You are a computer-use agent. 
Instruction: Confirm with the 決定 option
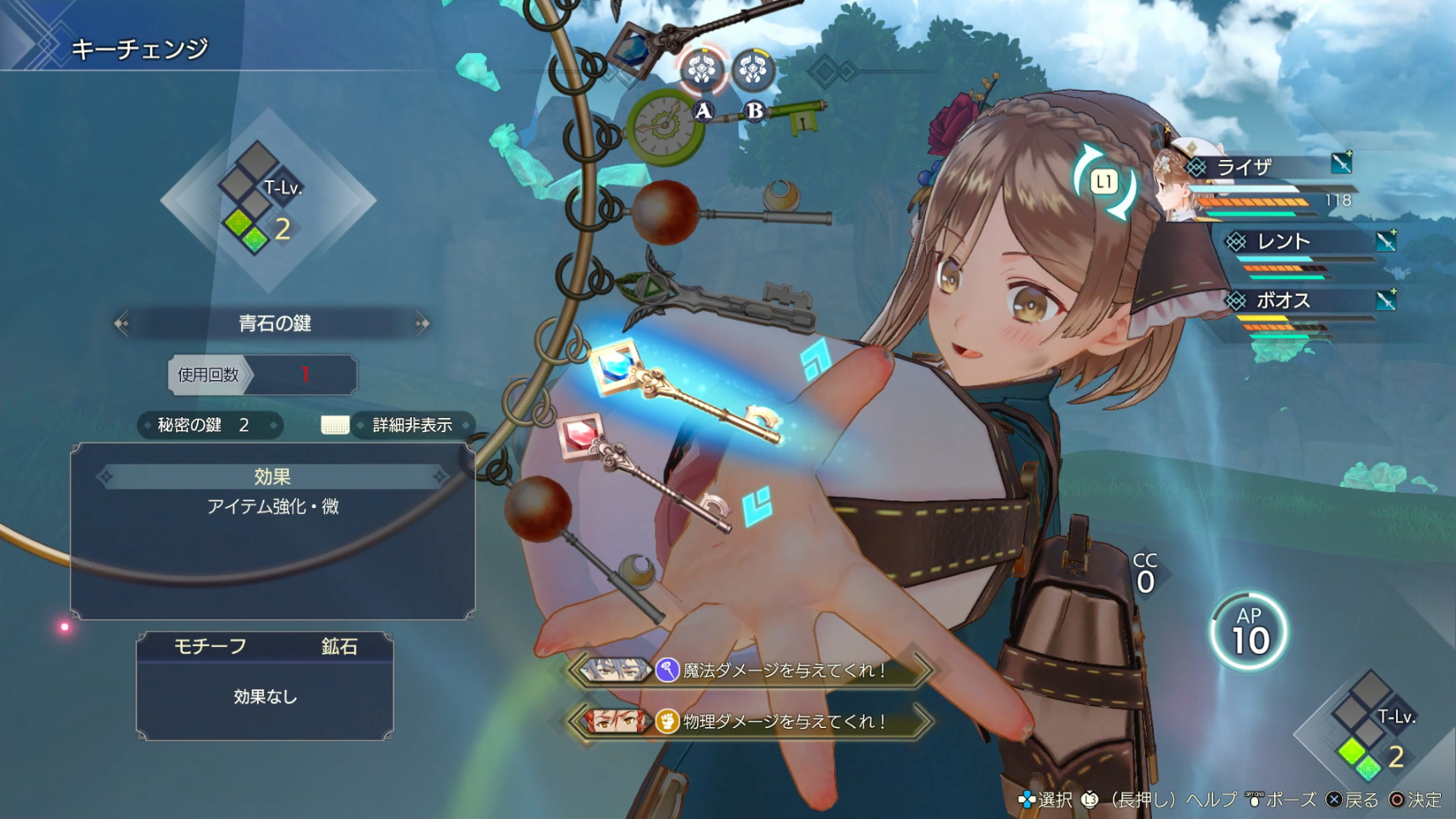pyautogui.click(x=1416, y=800)
